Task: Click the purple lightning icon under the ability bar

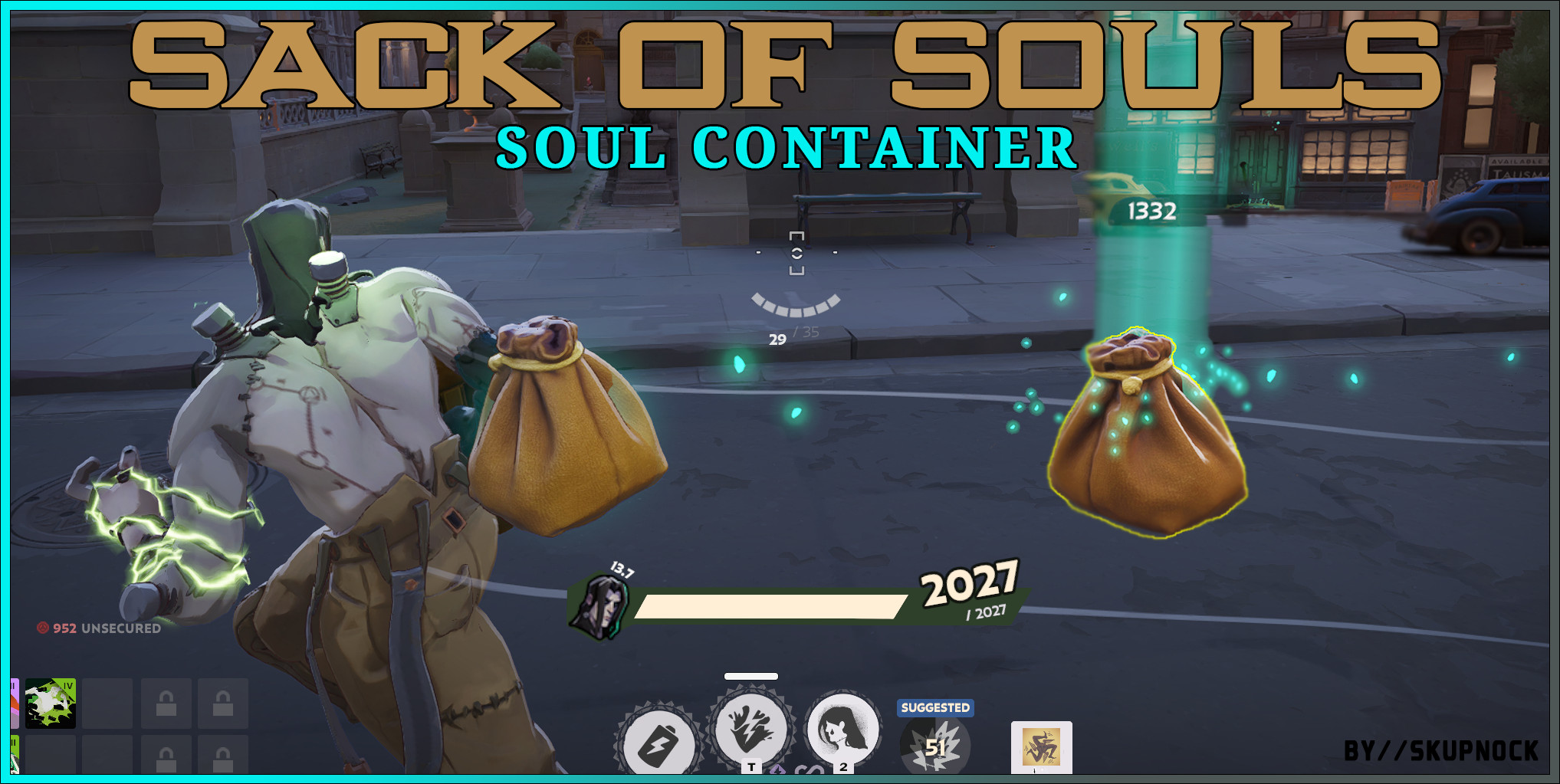Action: (779, 769)
